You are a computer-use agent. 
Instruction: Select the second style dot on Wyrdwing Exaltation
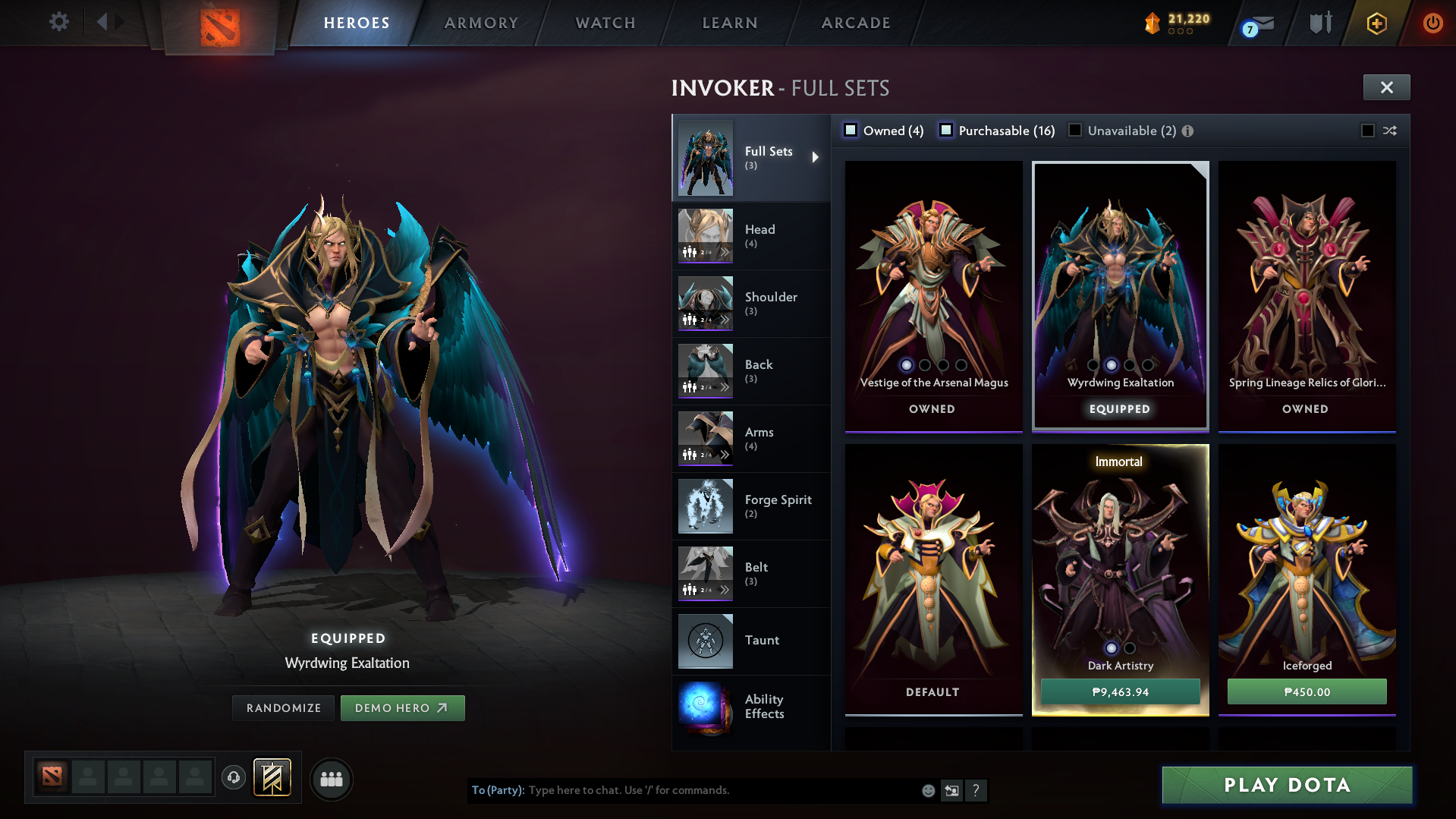[1112, 365]
